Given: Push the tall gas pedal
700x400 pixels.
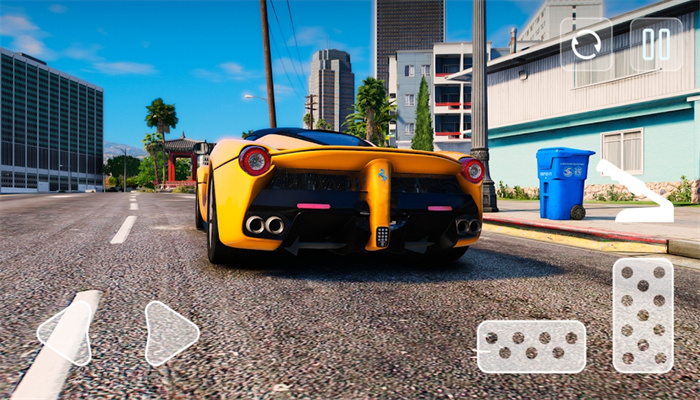Looking at the screenshot, I should 642,315.
